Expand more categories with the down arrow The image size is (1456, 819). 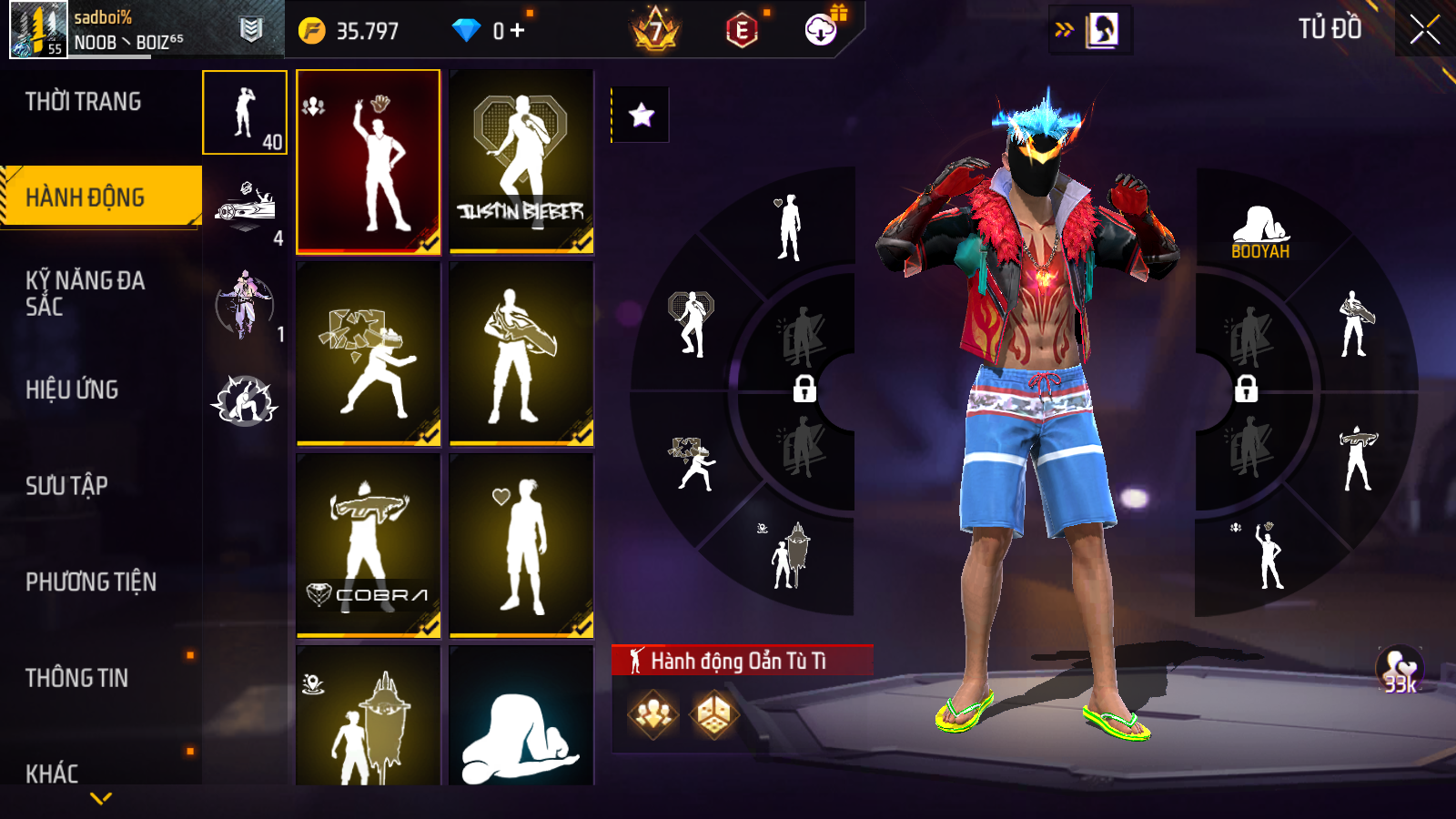[x=101, y=798]
